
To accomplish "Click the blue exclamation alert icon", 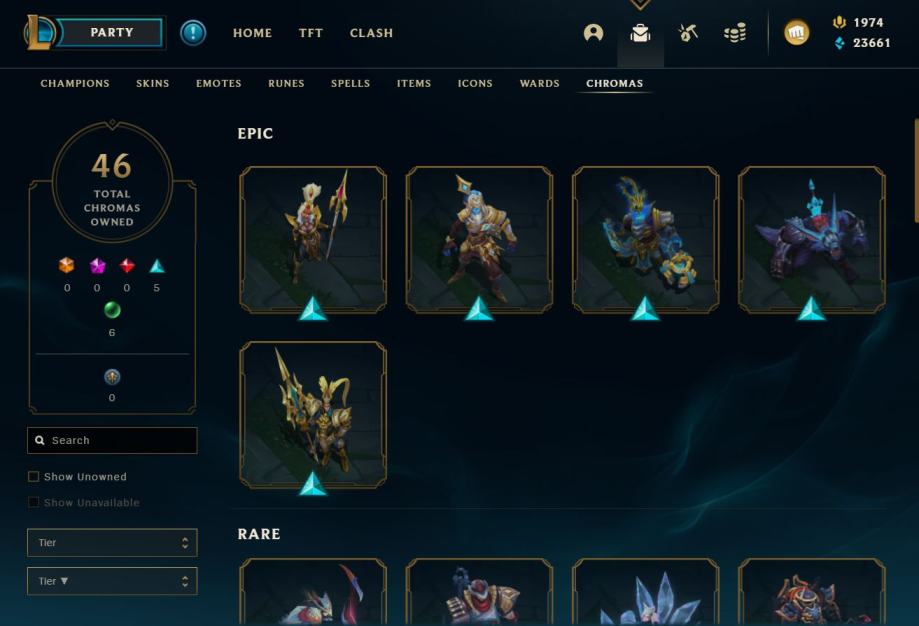I will point(193,33).
